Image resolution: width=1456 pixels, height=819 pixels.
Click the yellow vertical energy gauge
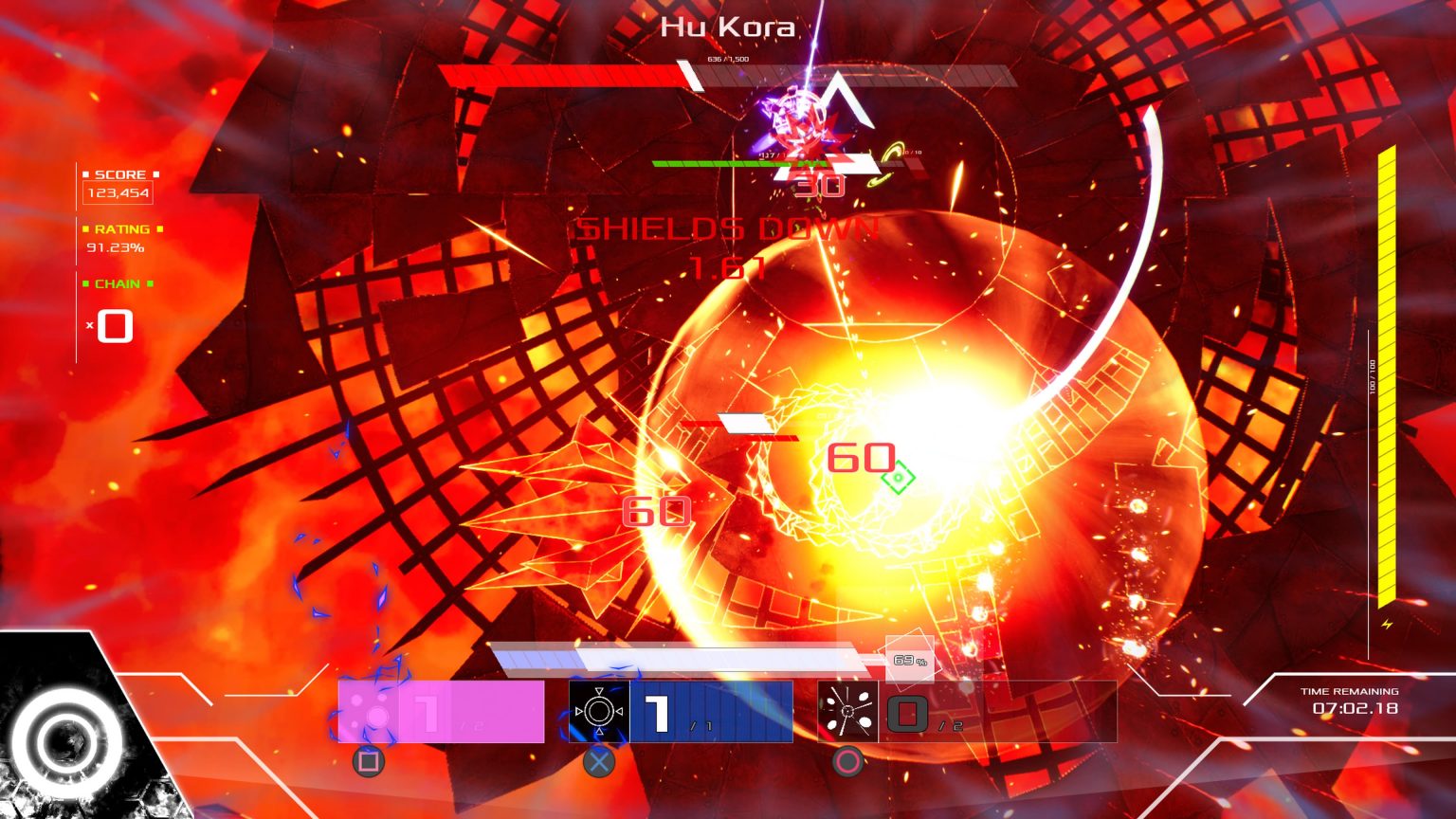1384,379
